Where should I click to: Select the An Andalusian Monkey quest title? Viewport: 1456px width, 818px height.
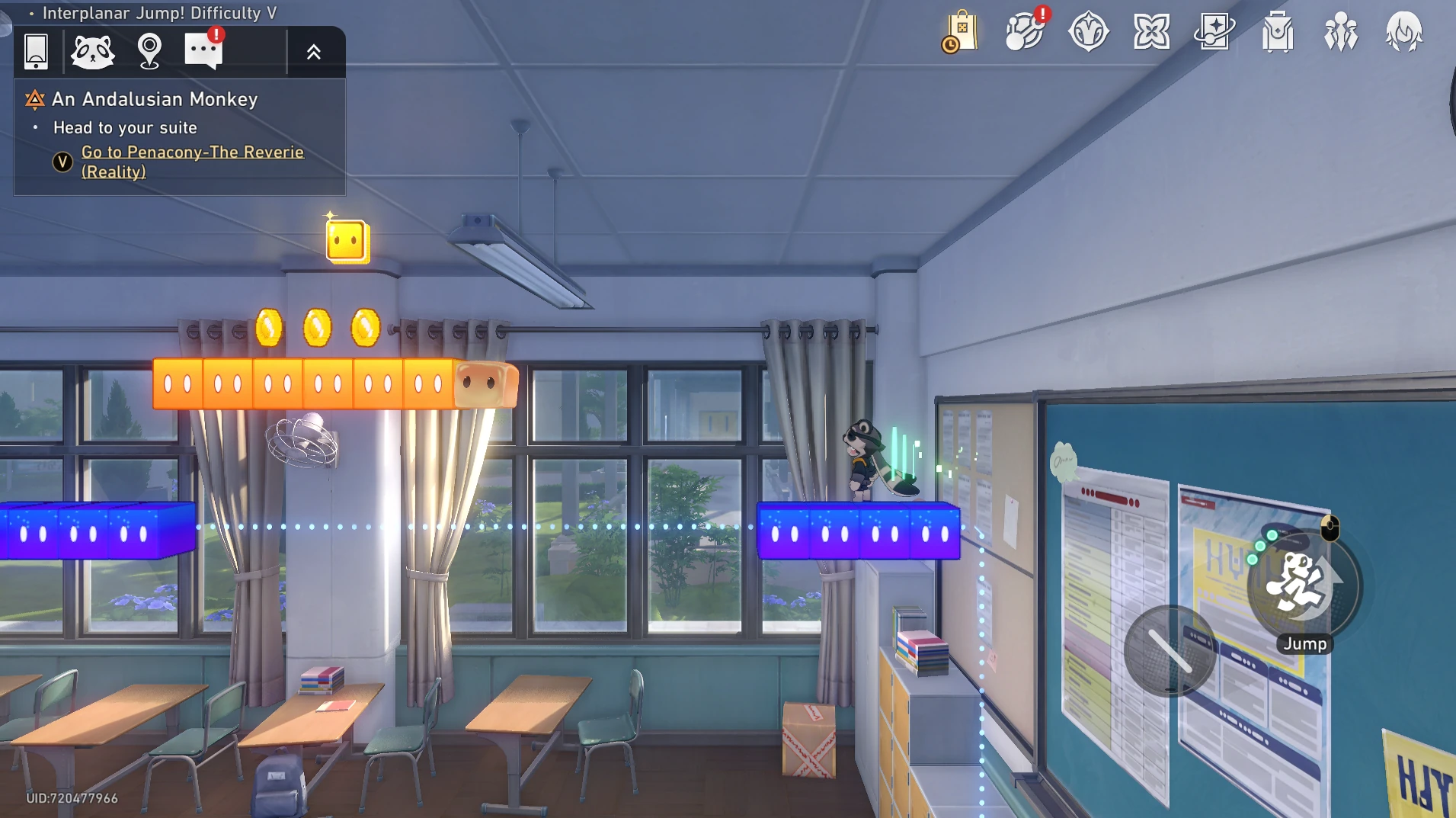tap(155, 99)
